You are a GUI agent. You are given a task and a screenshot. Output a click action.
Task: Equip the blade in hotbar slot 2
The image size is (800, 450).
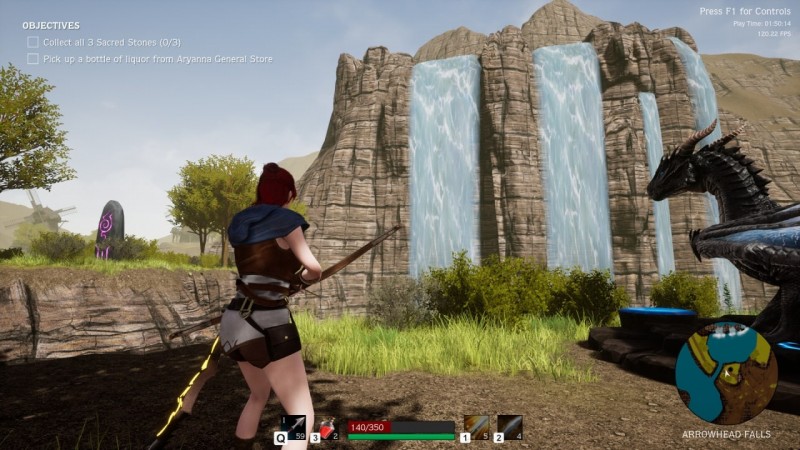pyautogui.click(x=509, y=427)
